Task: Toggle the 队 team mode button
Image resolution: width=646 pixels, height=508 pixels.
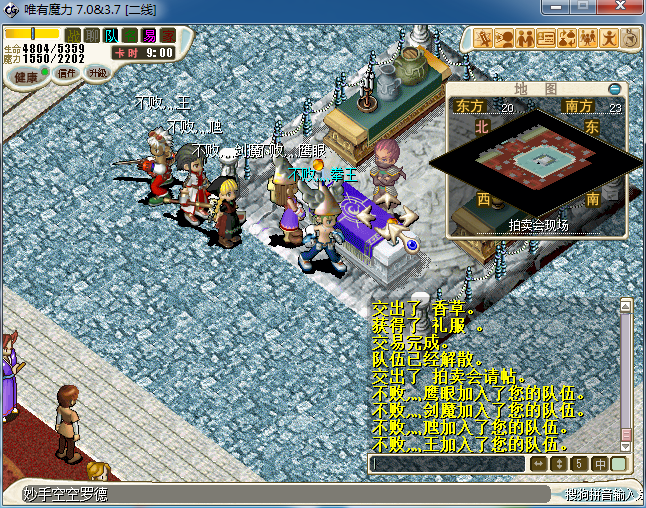Action: coord(111,35)
